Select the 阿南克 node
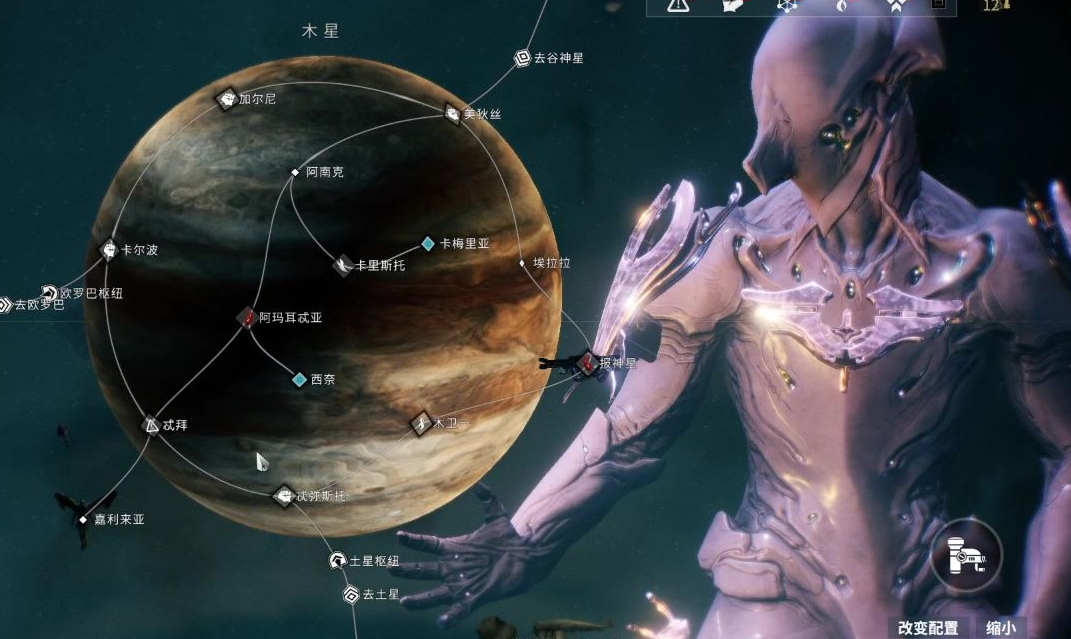1071x639 pixels. click(x=295, y=172)
